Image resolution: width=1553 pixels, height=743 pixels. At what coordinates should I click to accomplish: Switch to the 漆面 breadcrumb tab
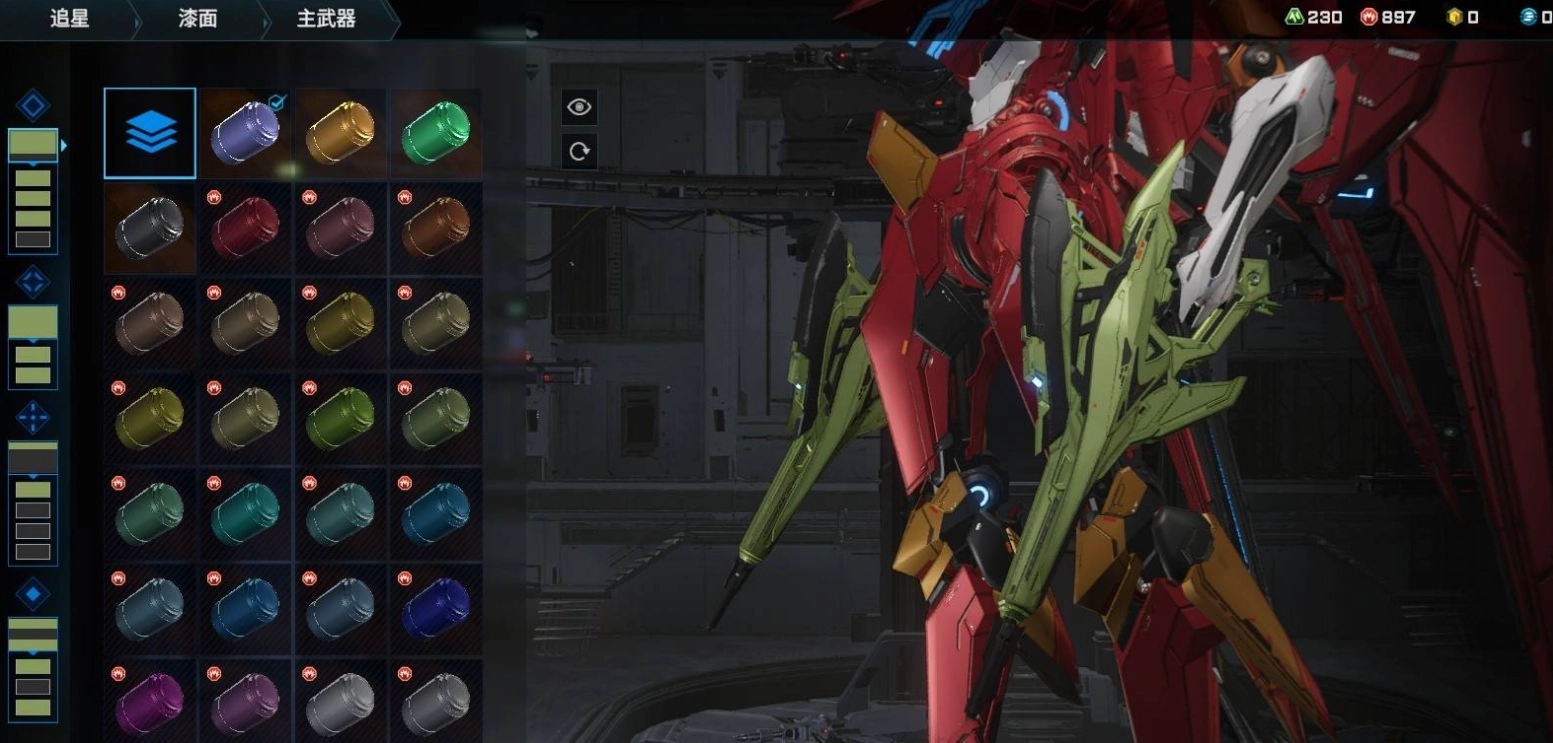(197, 19)
